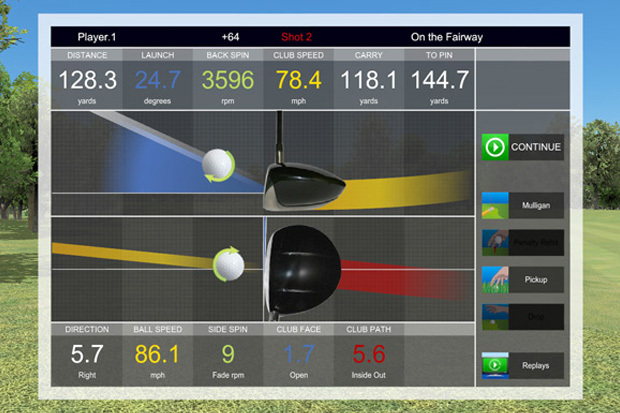Click the dimmed Drop button
This screenshot has width=620, height=413.
click(522, 316)
